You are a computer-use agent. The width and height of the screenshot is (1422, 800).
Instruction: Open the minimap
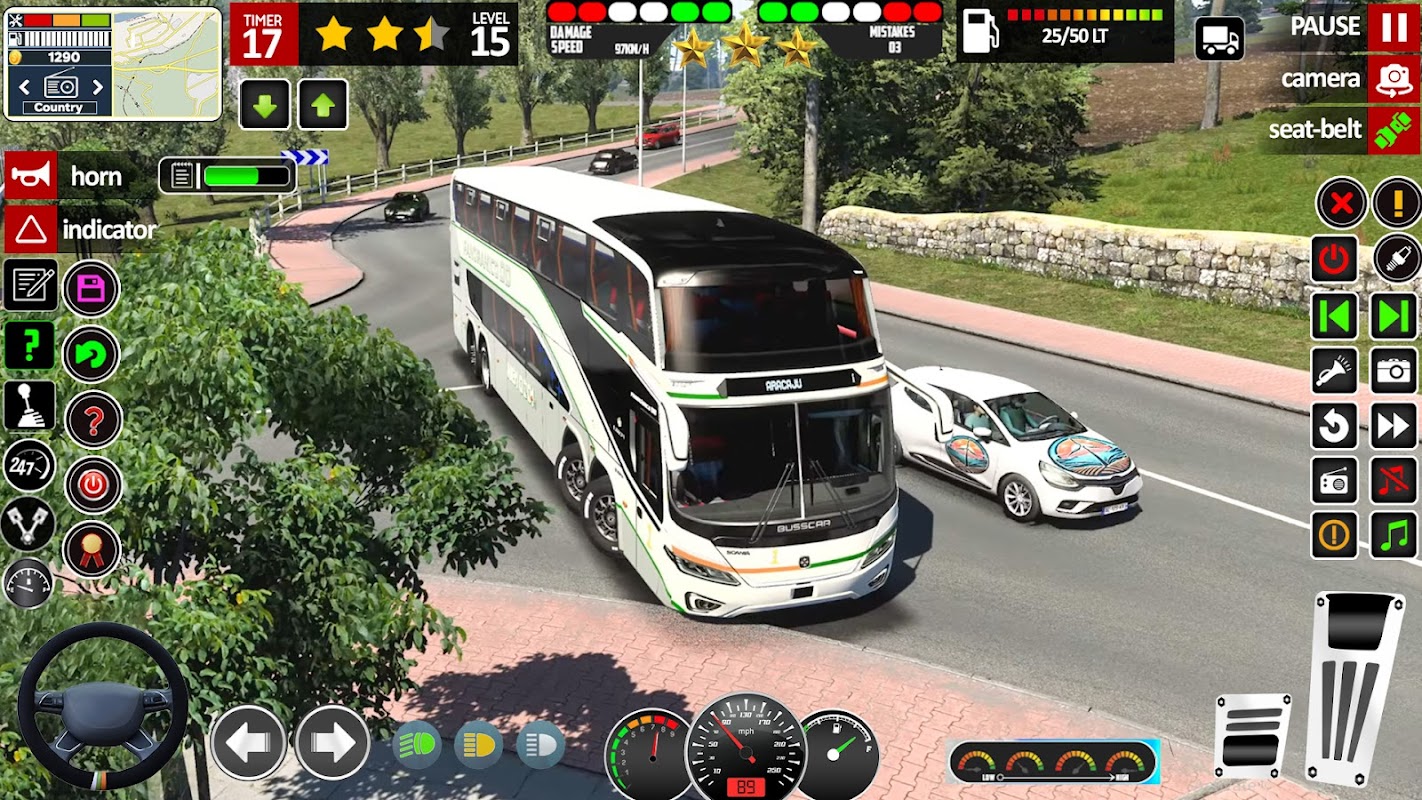pyautogui.click(x=166, y=63)
